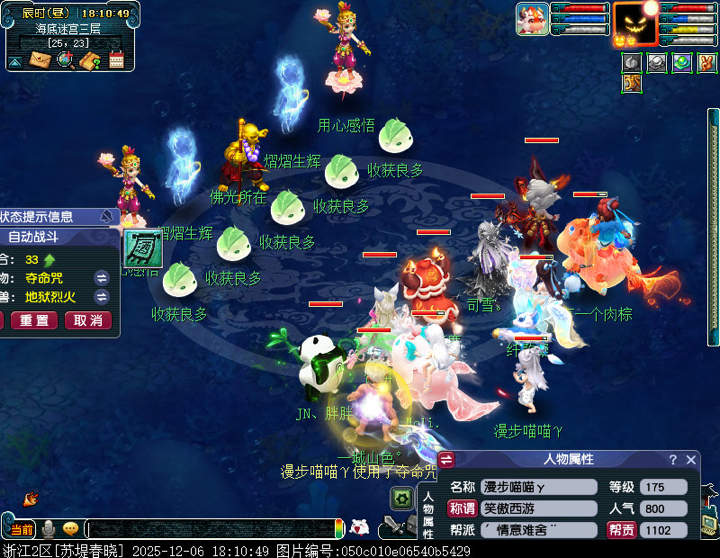This screenshot has height=558, width=720.
Task: Open help for the 人物属性 panel
Action: click(x=673, y=460)
